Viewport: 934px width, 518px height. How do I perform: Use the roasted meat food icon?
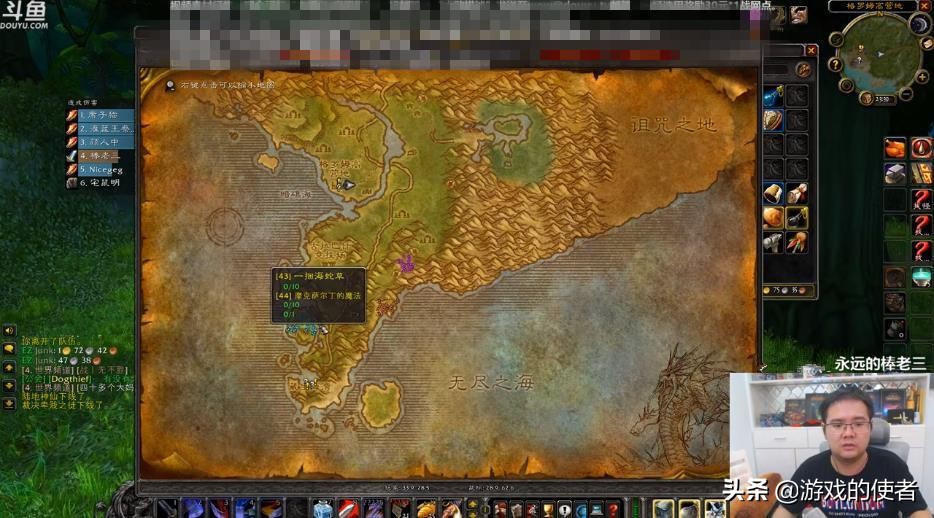pyautogui.click(x=895, y=148)
